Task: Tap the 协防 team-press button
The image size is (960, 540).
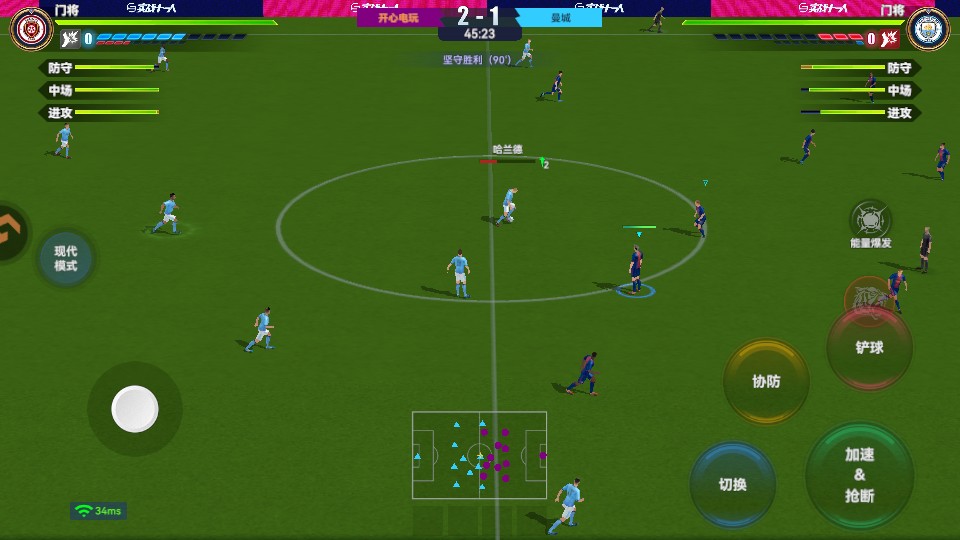Action: click(766, 381)
